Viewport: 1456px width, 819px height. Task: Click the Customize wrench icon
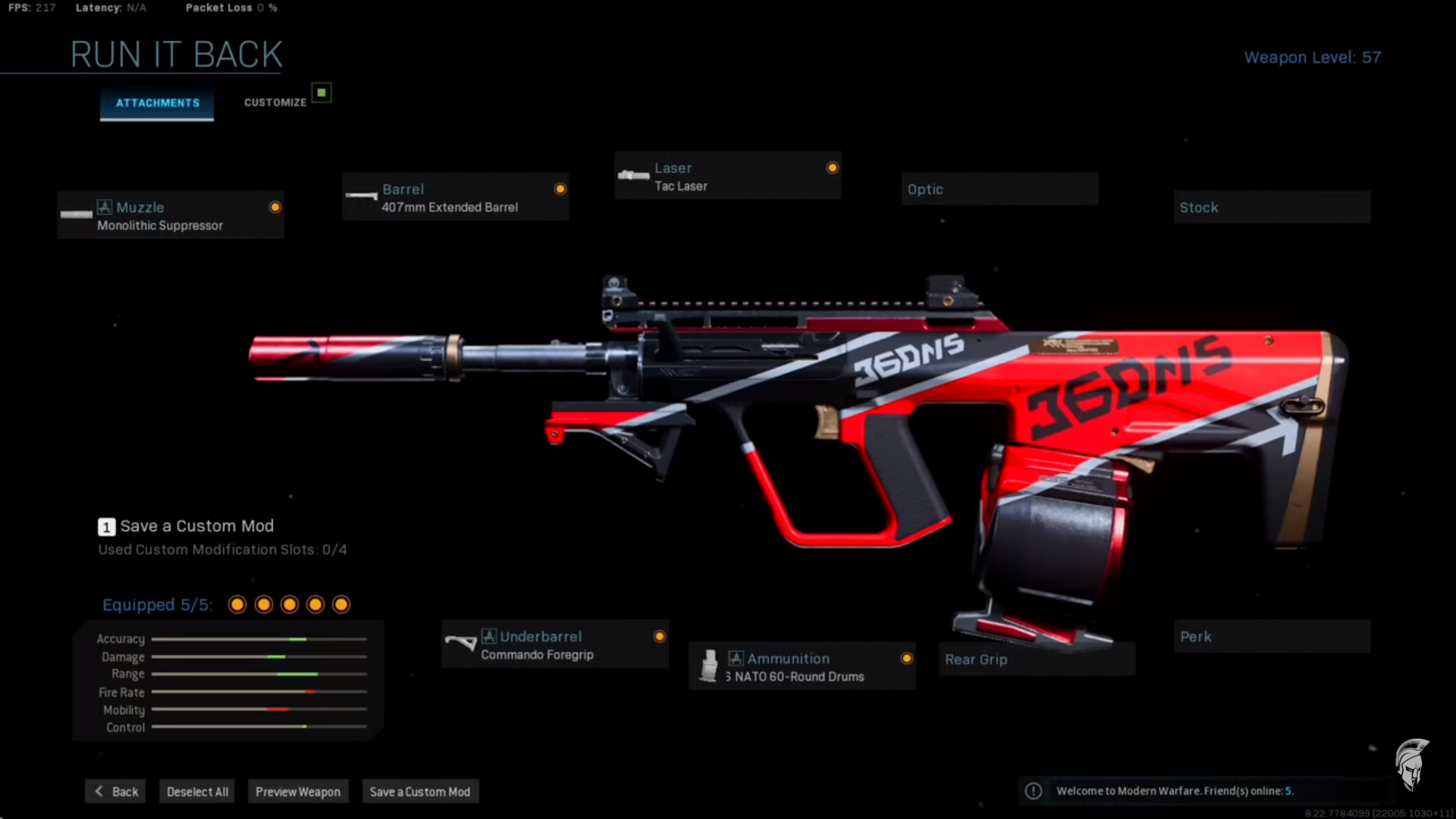[x=322, y=91]
